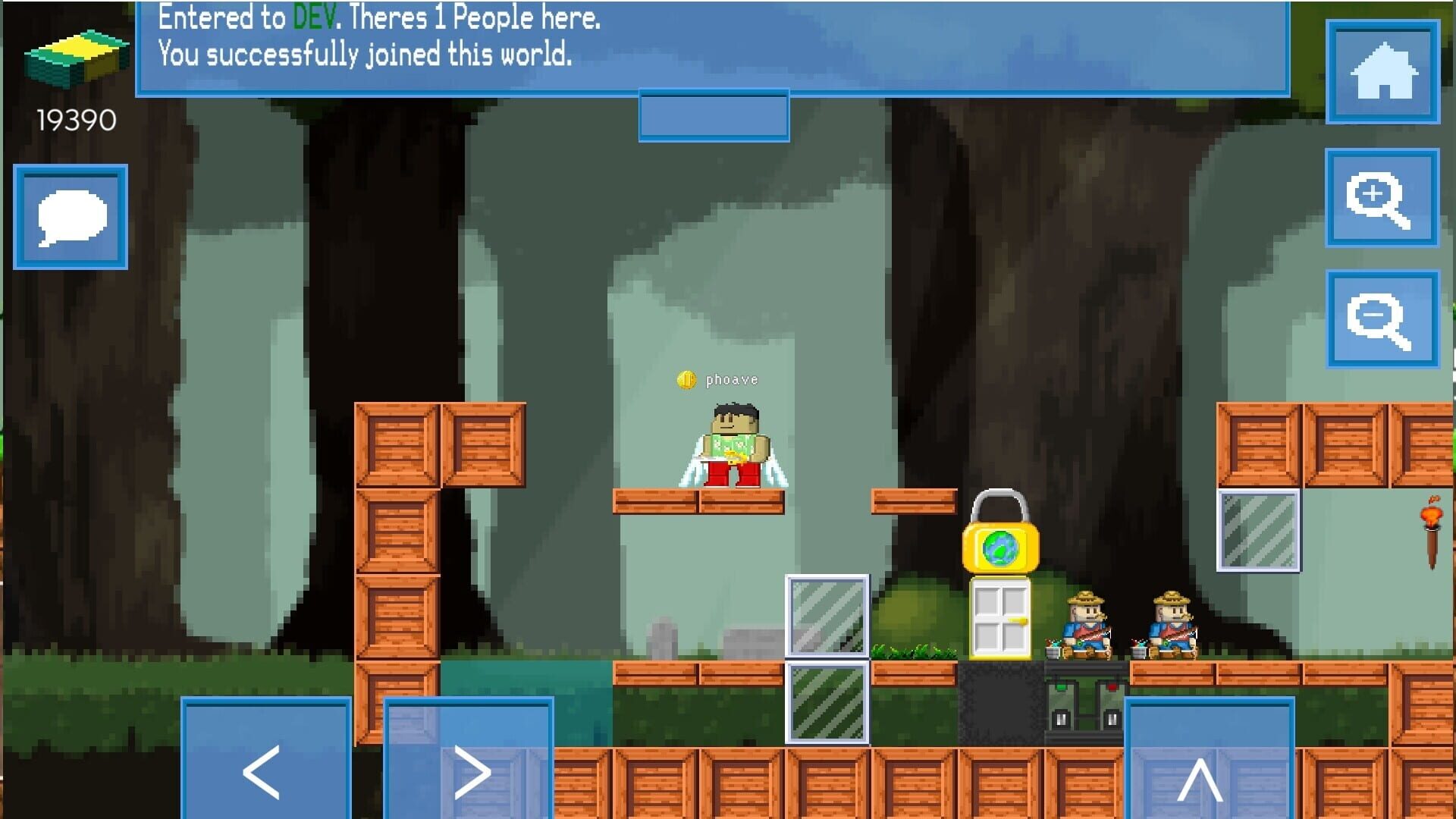Click the farmer NPC next to the door
The image size is (1456, 819).
[1084, 622]
